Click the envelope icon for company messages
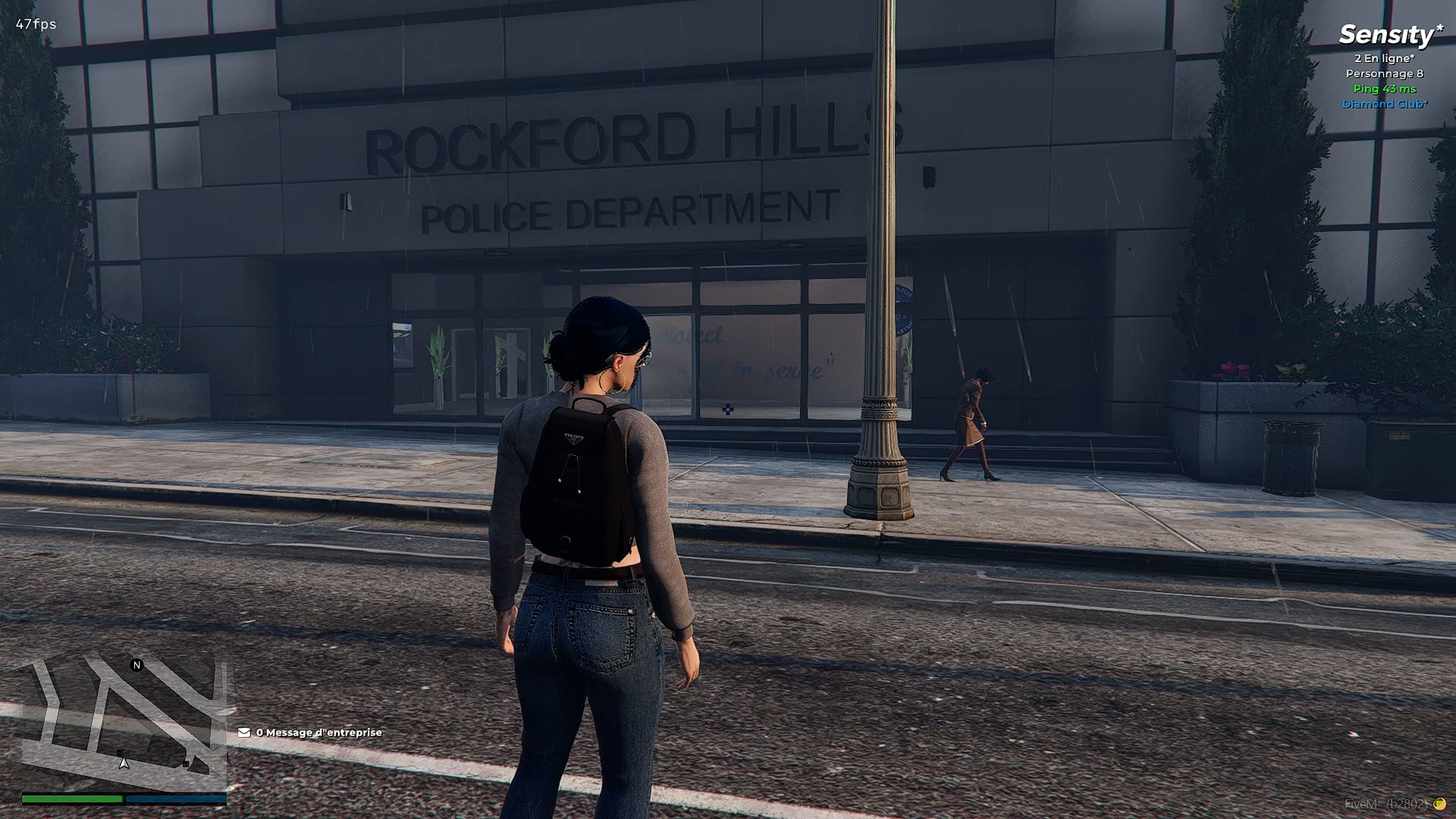This screenshot has width=1456, height=819. pos(244,733)
